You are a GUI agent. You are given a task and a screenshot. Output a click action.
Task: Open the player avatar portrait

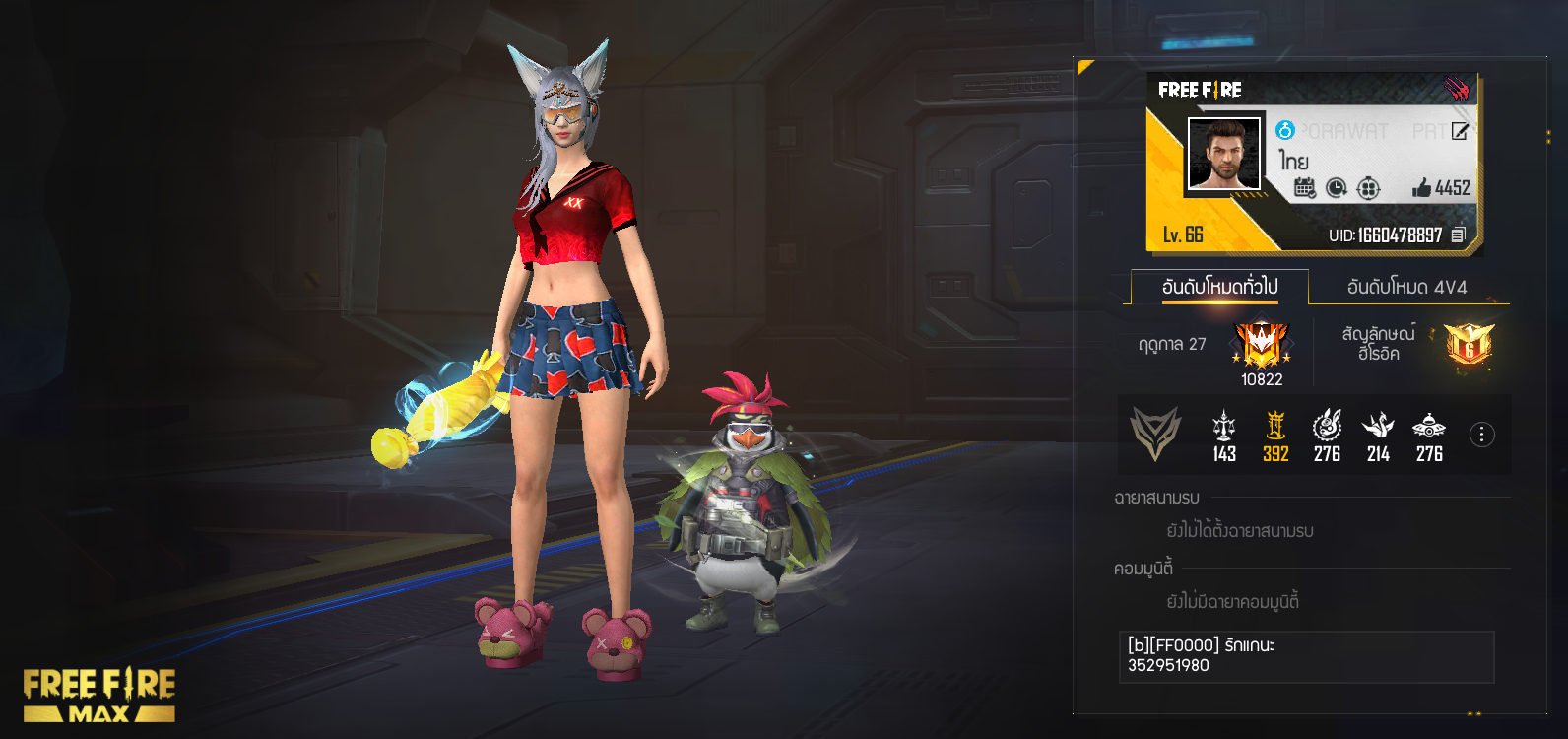pos(1223,154)
